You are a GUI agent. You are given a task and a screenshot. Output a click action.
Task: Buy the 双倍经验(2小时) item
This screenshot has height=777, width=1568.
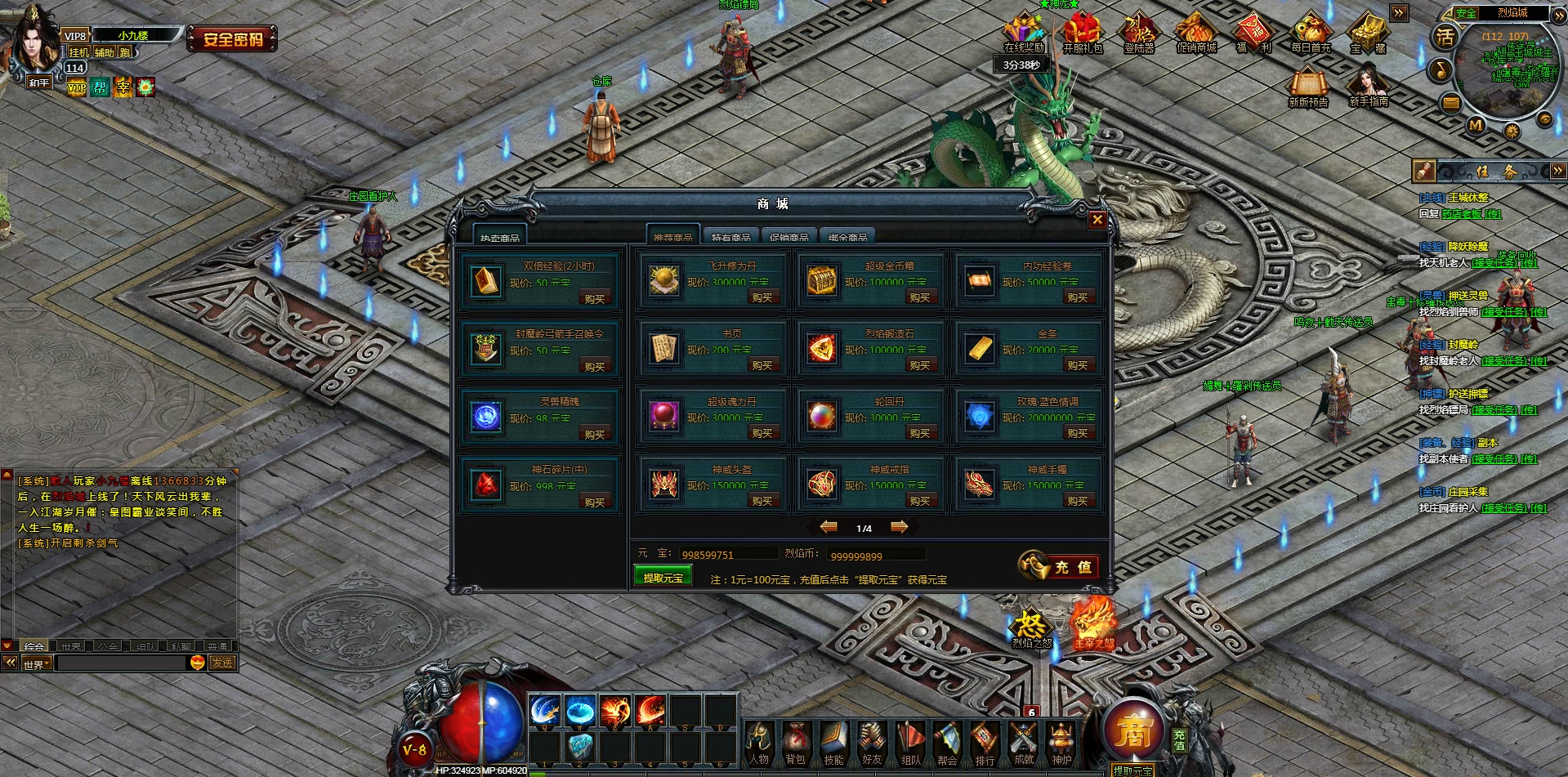(x=595, y=299)
